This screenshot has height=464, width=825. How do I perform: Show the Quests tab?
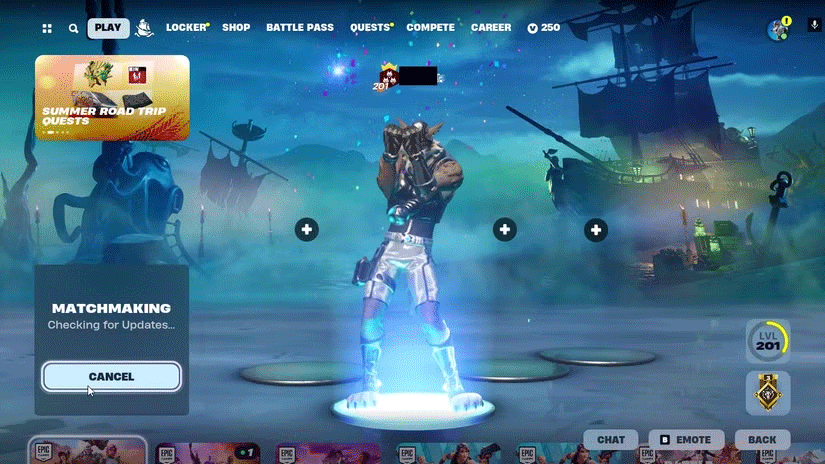coord(369,28)
